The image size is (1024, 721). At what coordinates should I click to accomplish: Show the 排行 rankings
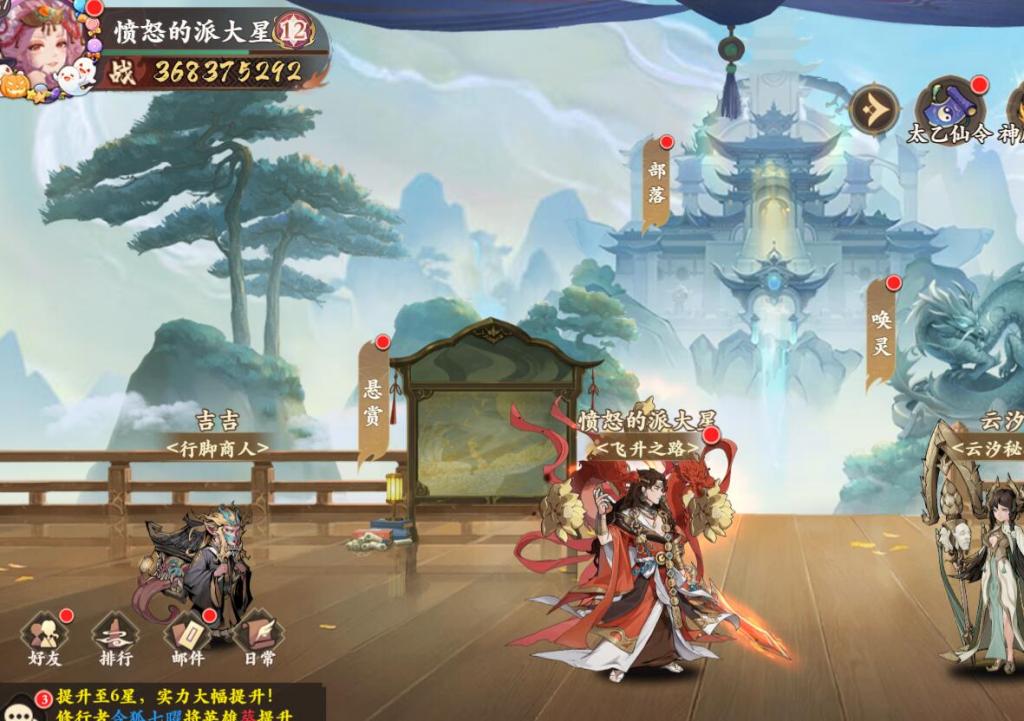(x=115, y=639)
